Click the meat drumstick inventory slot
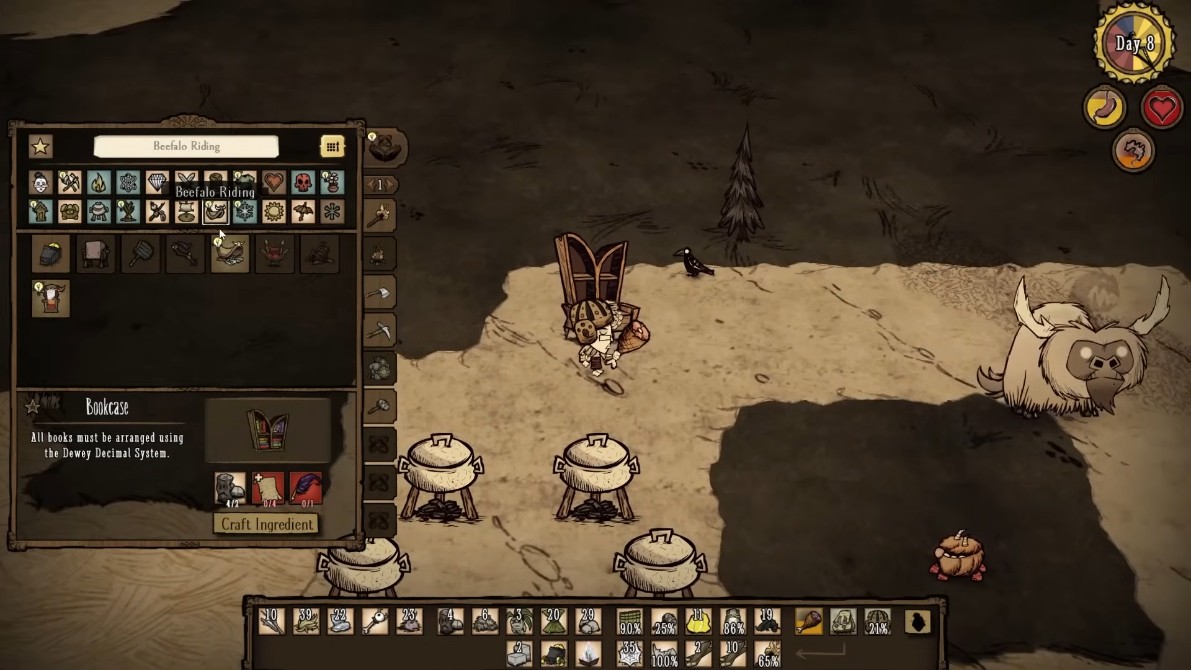 click(808, 622)
